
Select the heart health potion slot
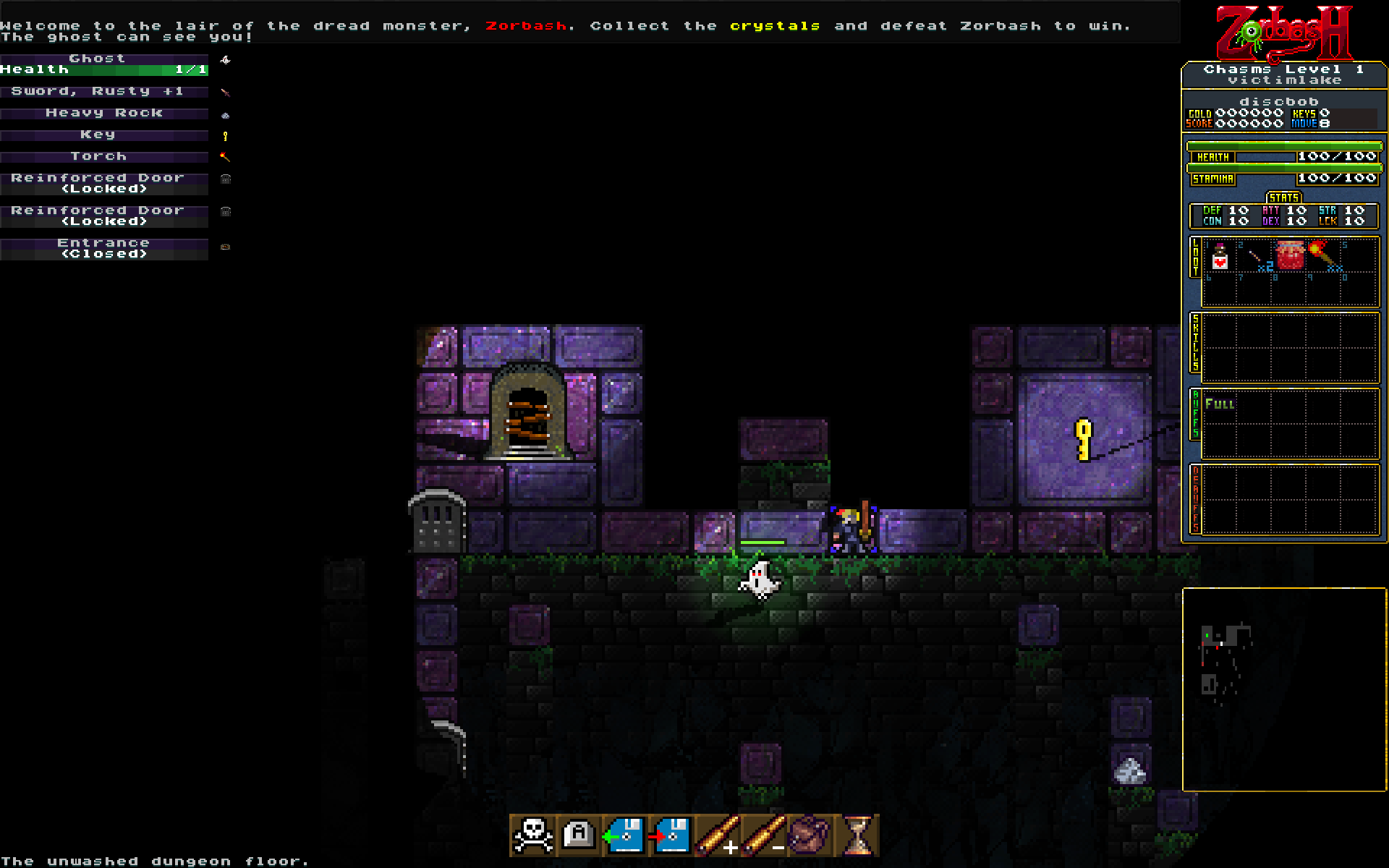tap(1220, 256)
